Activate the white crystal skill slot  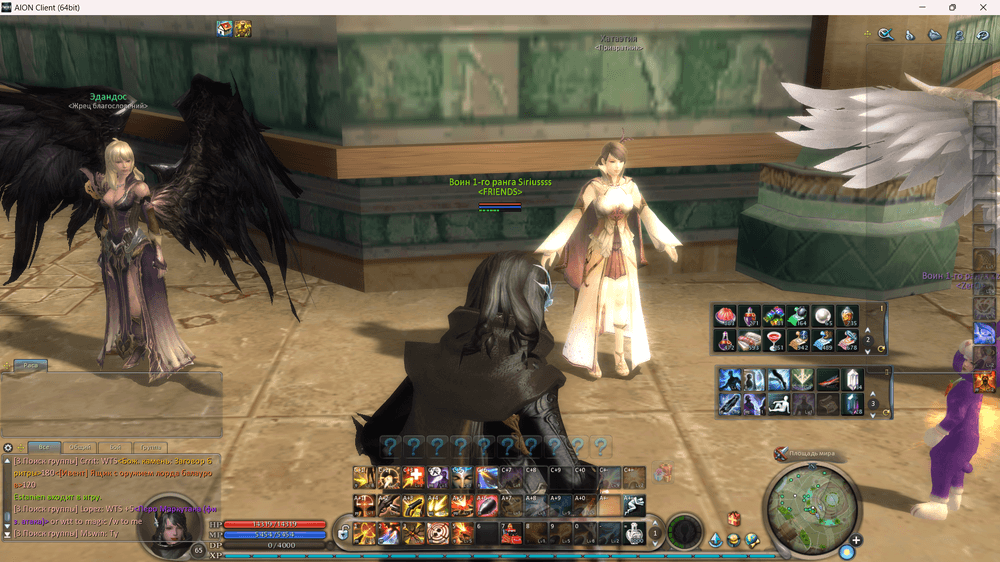point(852,379)
